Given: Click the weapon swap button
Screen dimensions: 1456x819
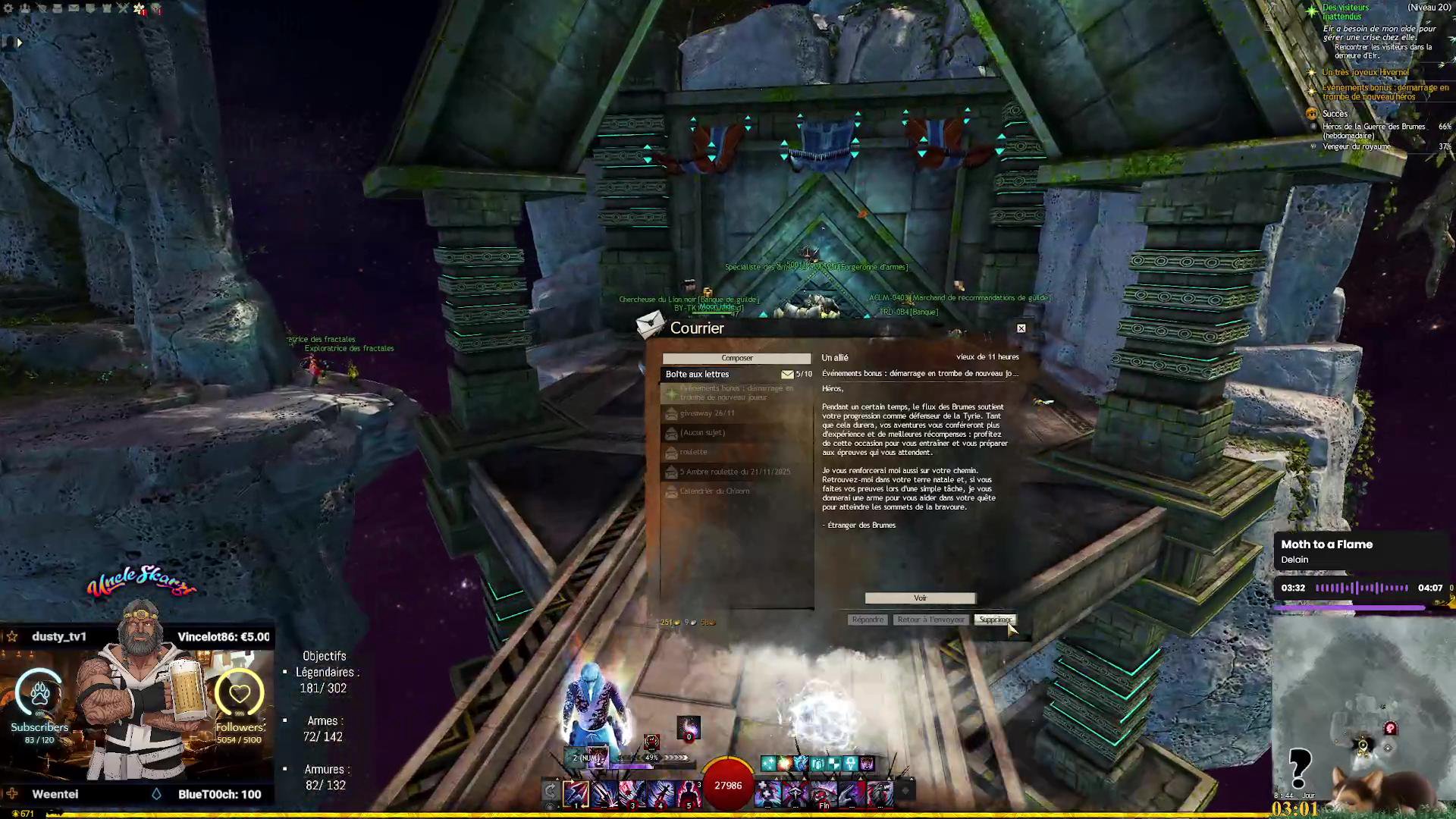Looking at the screenshot, I should (x=551, y=792).
